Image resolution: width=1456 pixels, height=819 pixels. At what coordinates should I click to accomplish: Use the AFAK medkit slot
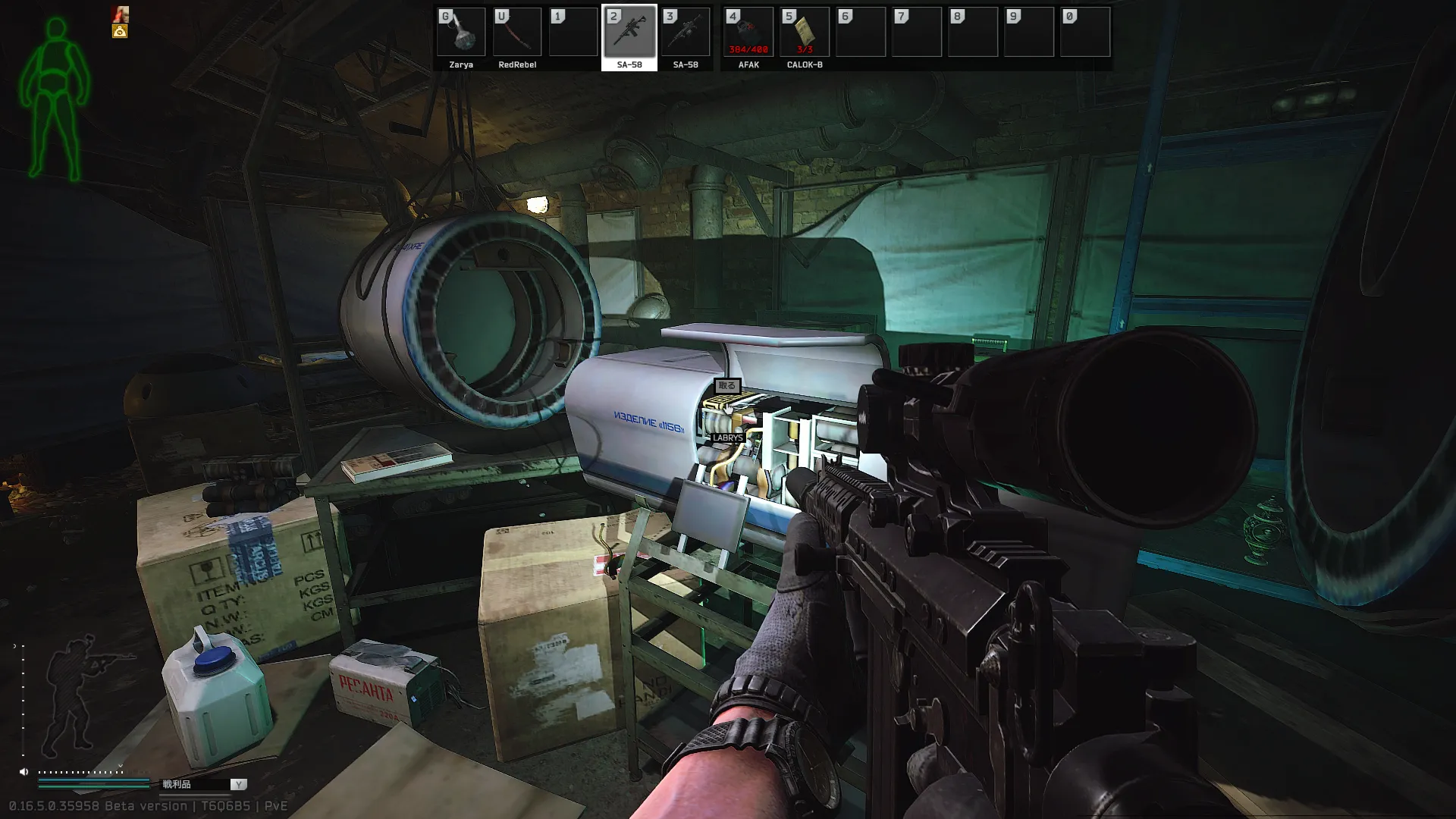(748, 33)
